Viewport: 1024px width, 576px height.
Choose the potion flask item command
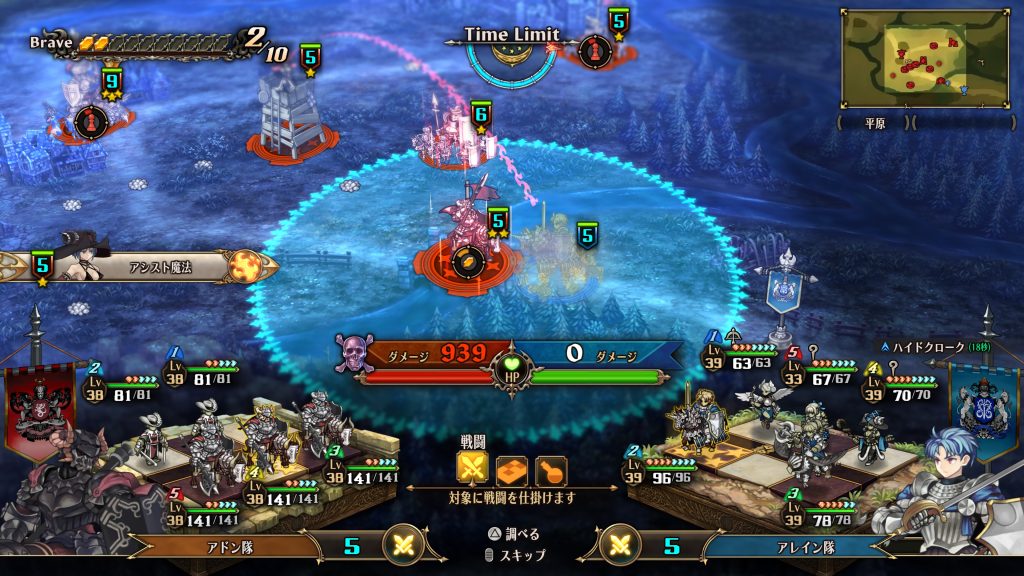pyautogui.click(x=551, y=469)
